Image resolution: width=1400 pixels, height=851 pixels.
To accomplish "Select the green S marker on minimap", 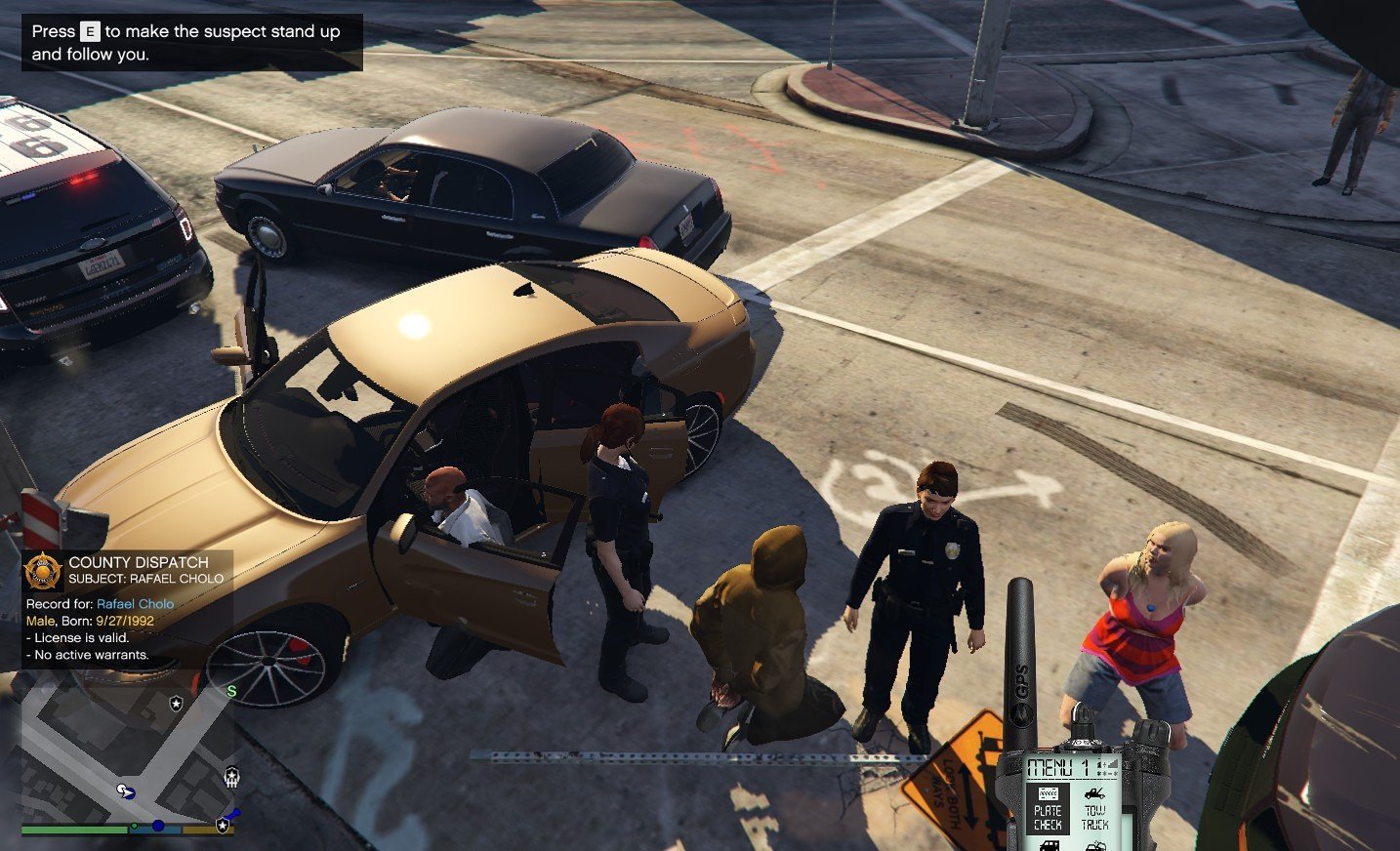I will pyautogui.click(x=231, y=691).
